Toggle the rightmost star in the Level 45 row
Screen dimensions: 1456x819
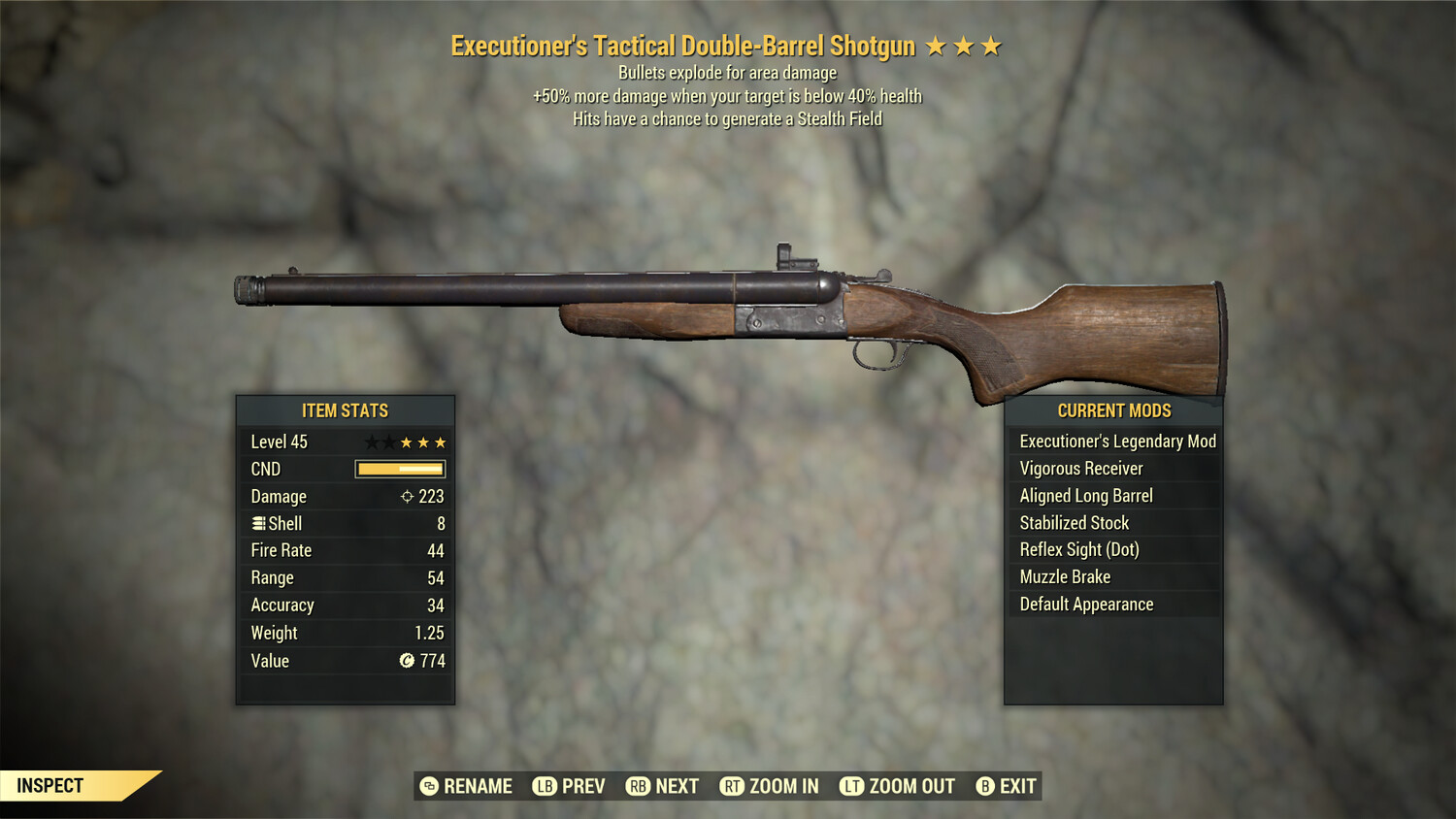441,442
